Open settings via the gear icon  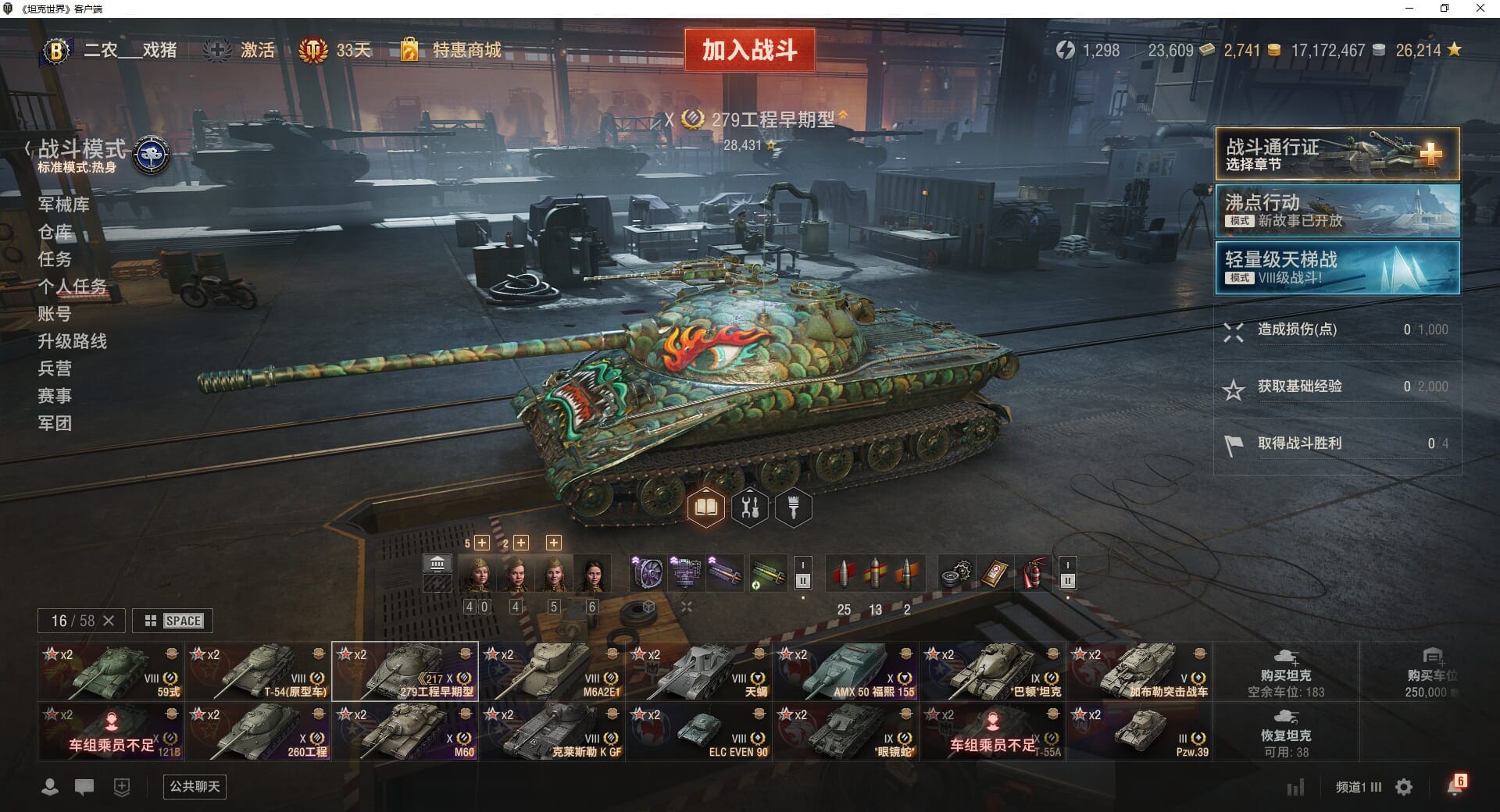tap(1404, 787)
